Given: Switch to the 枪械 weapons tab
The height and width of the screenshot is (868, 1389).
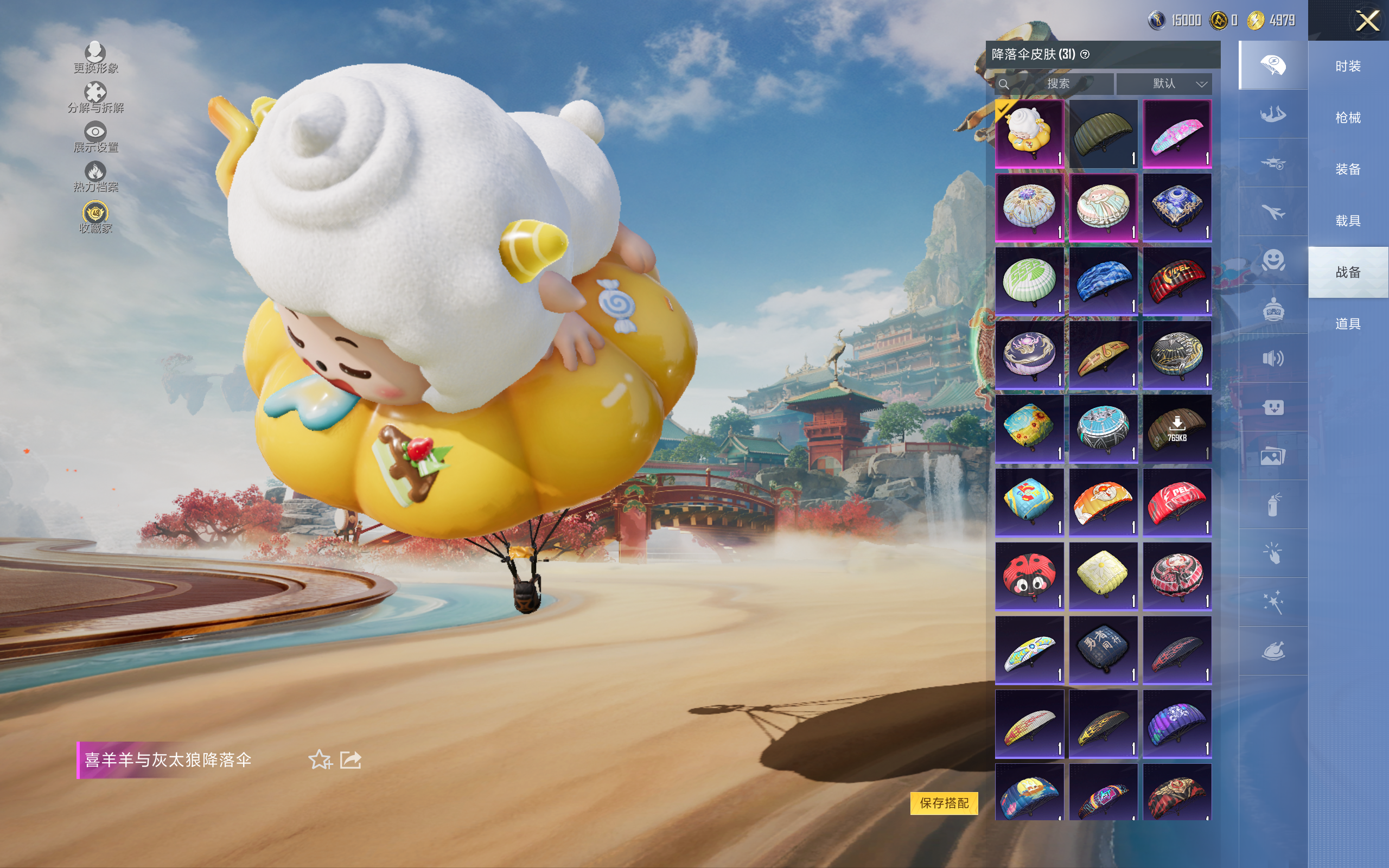Looking at the screenshot, I should pos(1348,118).
